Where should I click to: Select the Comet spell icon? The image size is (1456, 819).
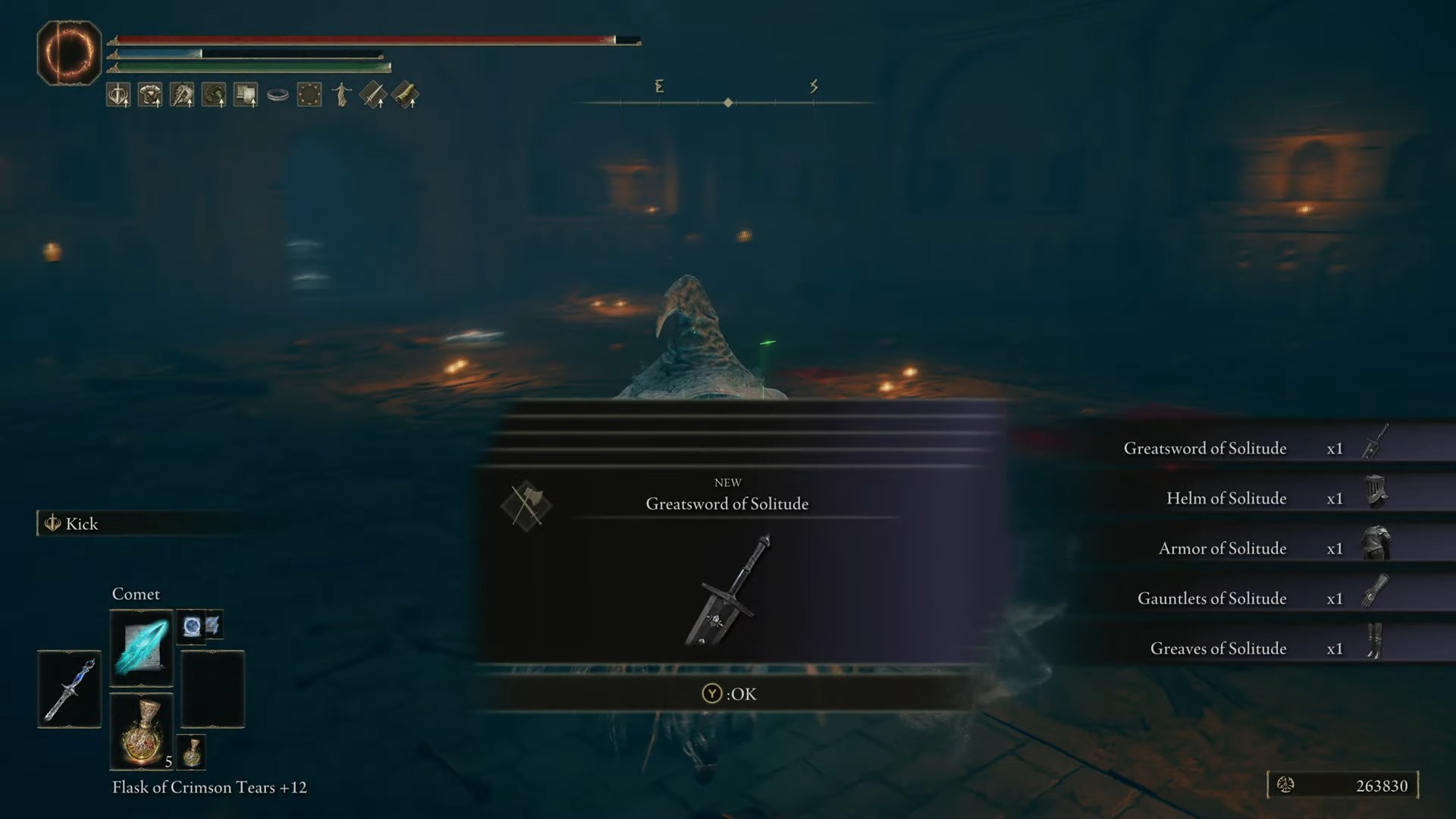pyautogui.click(x=141, y=647)
